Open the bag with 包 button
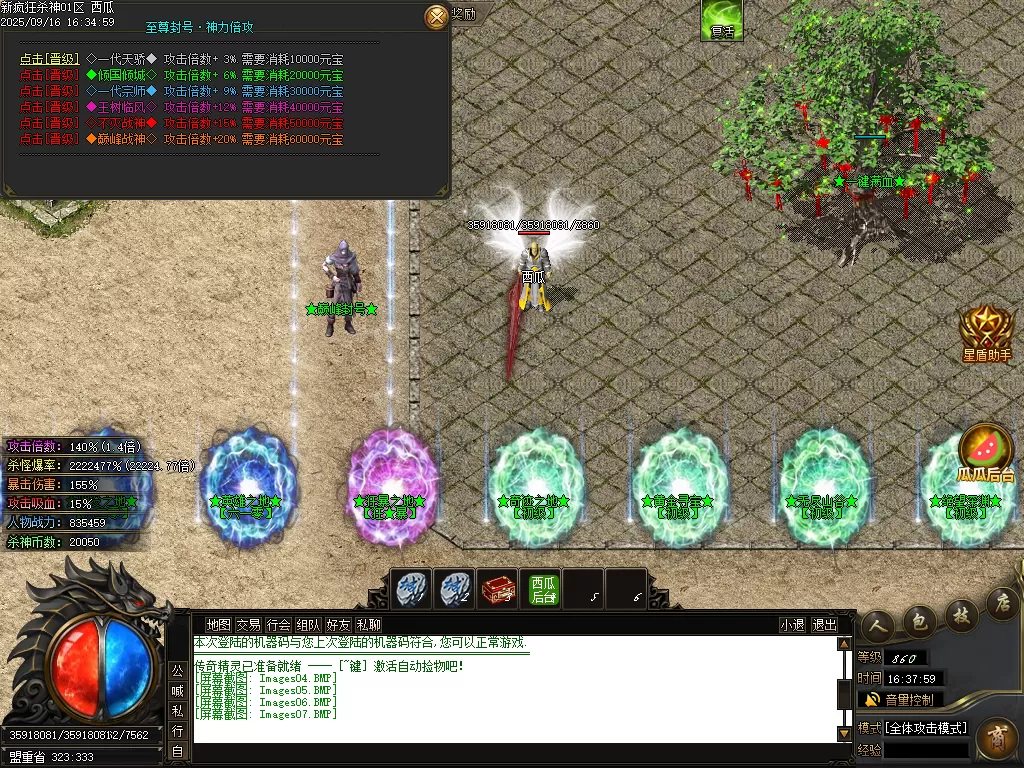The image size is (1024, 768). tap(919, 620)
